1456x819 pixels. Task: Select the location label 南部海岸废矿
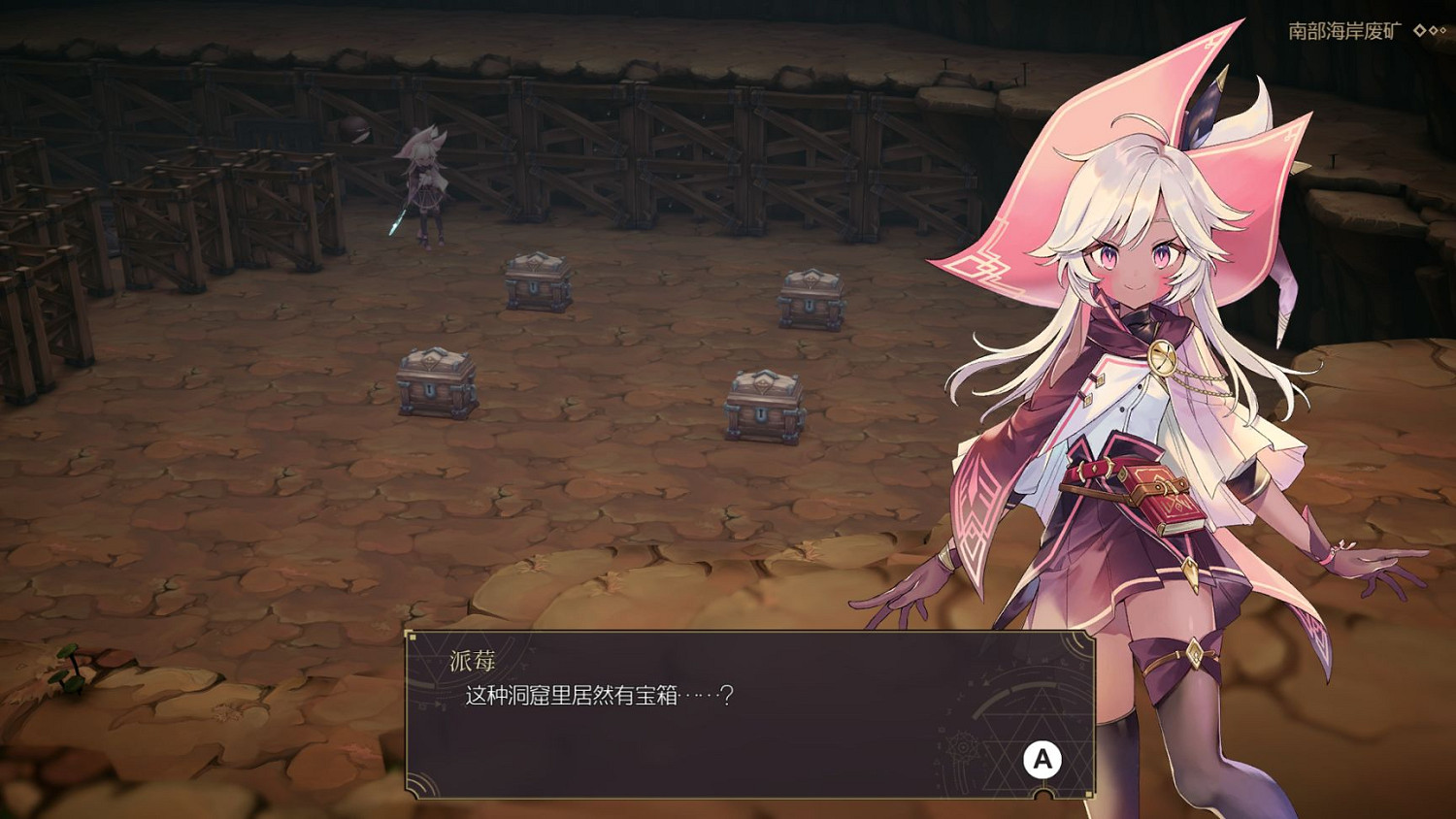1339,29
